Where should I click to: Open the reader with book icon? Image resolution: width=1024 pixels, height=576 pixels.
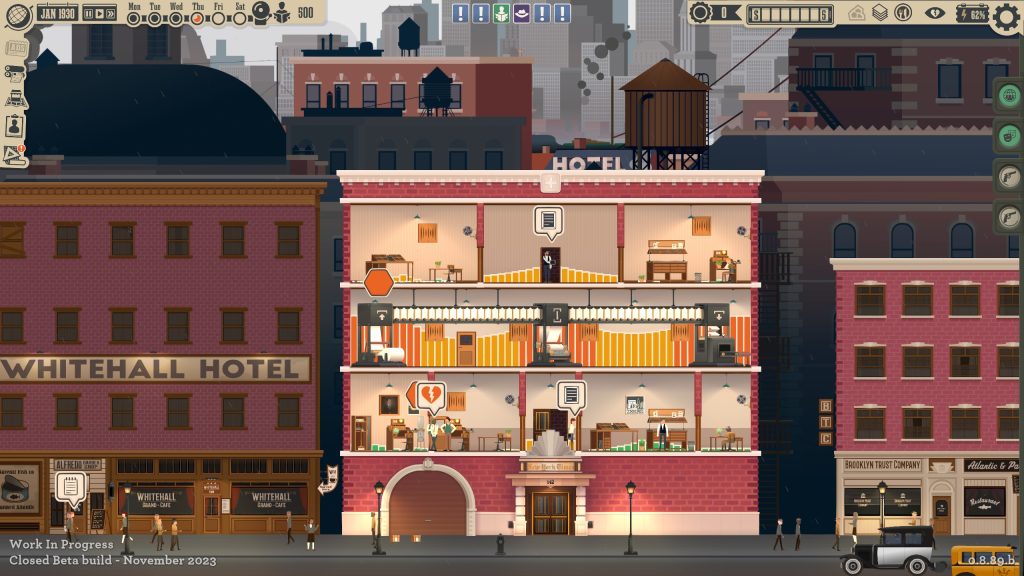281,14
